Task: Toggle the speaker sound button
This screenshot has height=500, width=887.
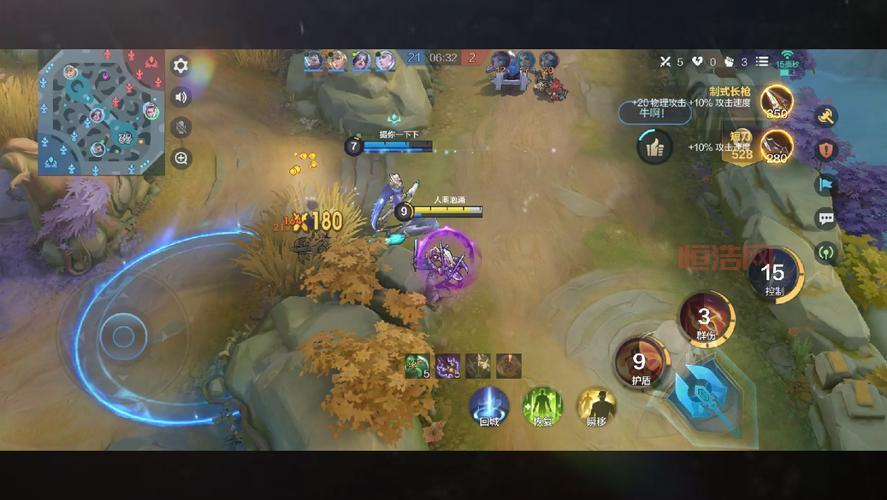Action: click(181, 97)
